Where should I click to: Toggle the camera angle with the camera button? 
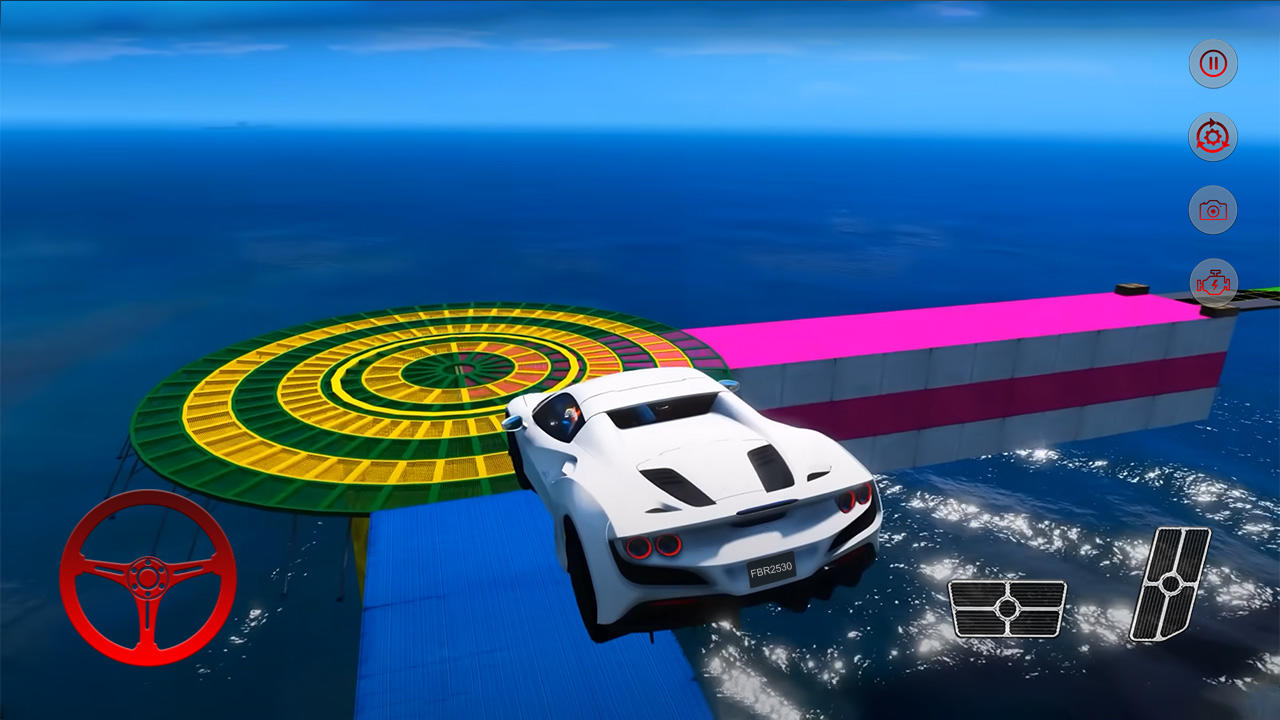point(1213,210)
